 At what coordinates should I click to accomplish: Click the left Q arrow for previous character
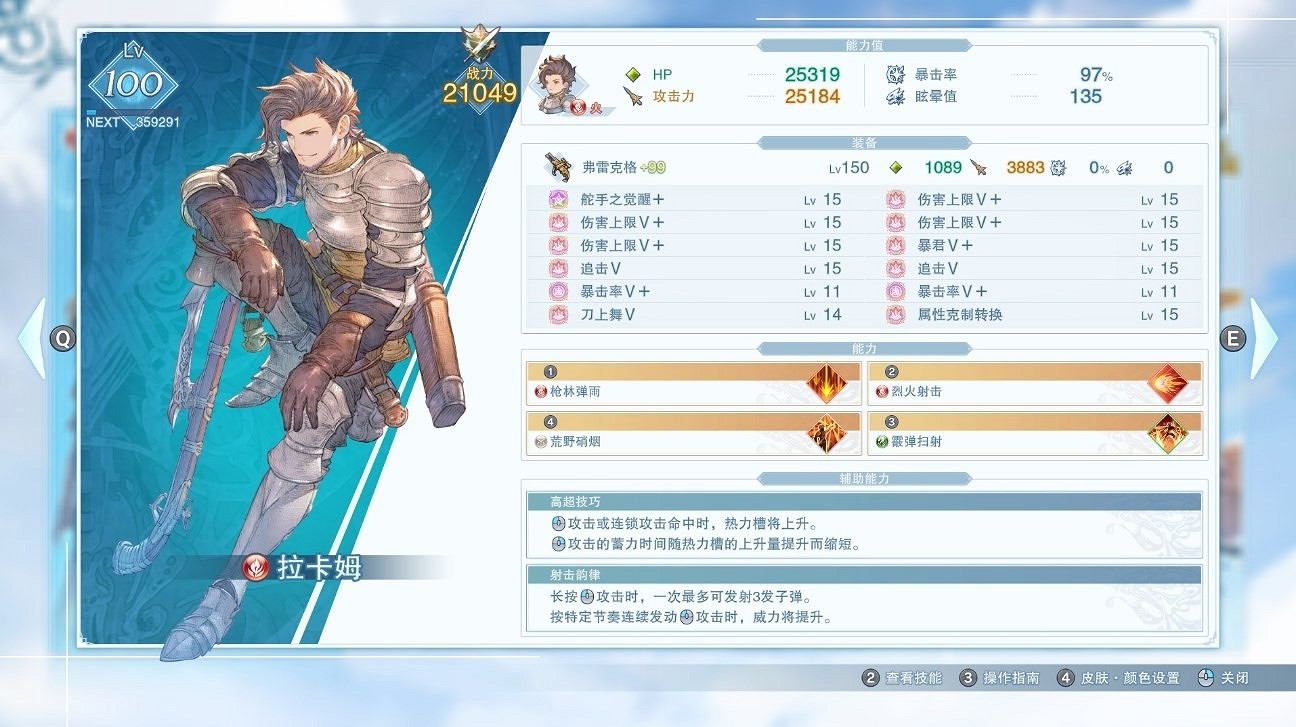pyautogui.click(x=61, y=340)
